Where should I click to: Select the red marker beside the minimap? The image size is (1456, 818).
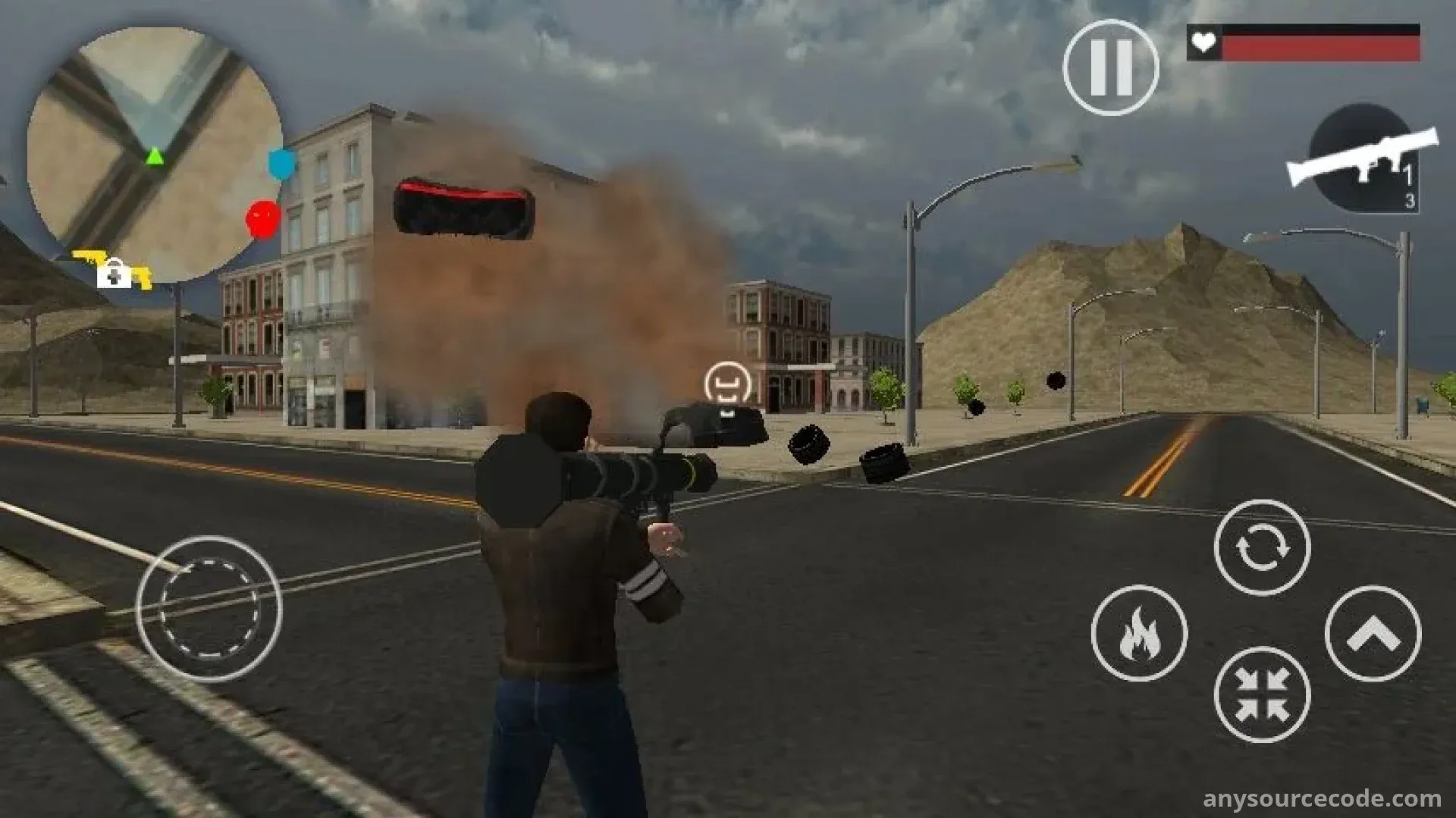(262, 220)
